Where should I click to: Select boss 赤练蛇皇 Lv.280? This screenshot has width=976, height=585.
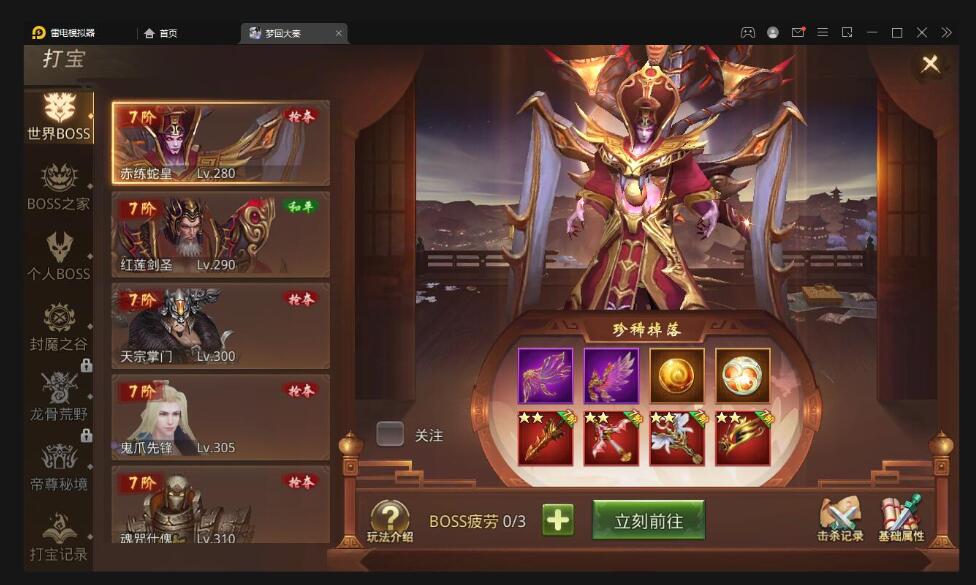220,143
